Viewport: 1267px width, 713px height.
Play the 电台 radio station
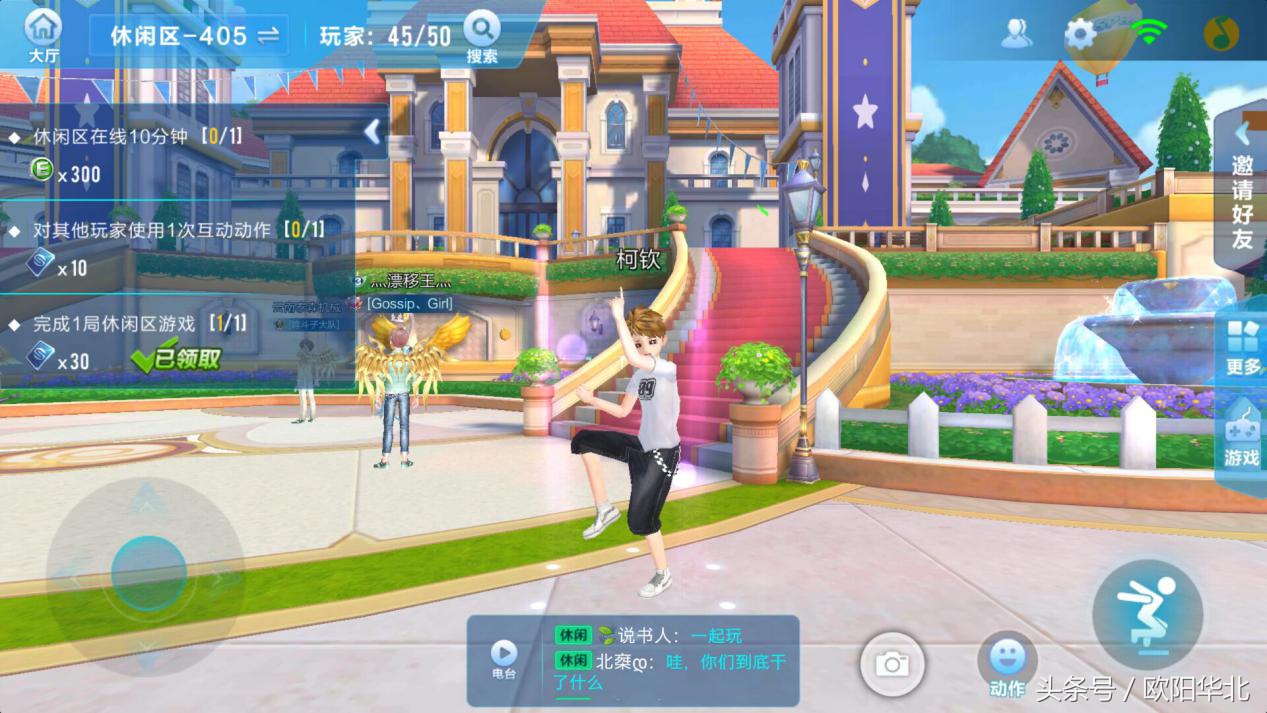[x=504, y=659]
